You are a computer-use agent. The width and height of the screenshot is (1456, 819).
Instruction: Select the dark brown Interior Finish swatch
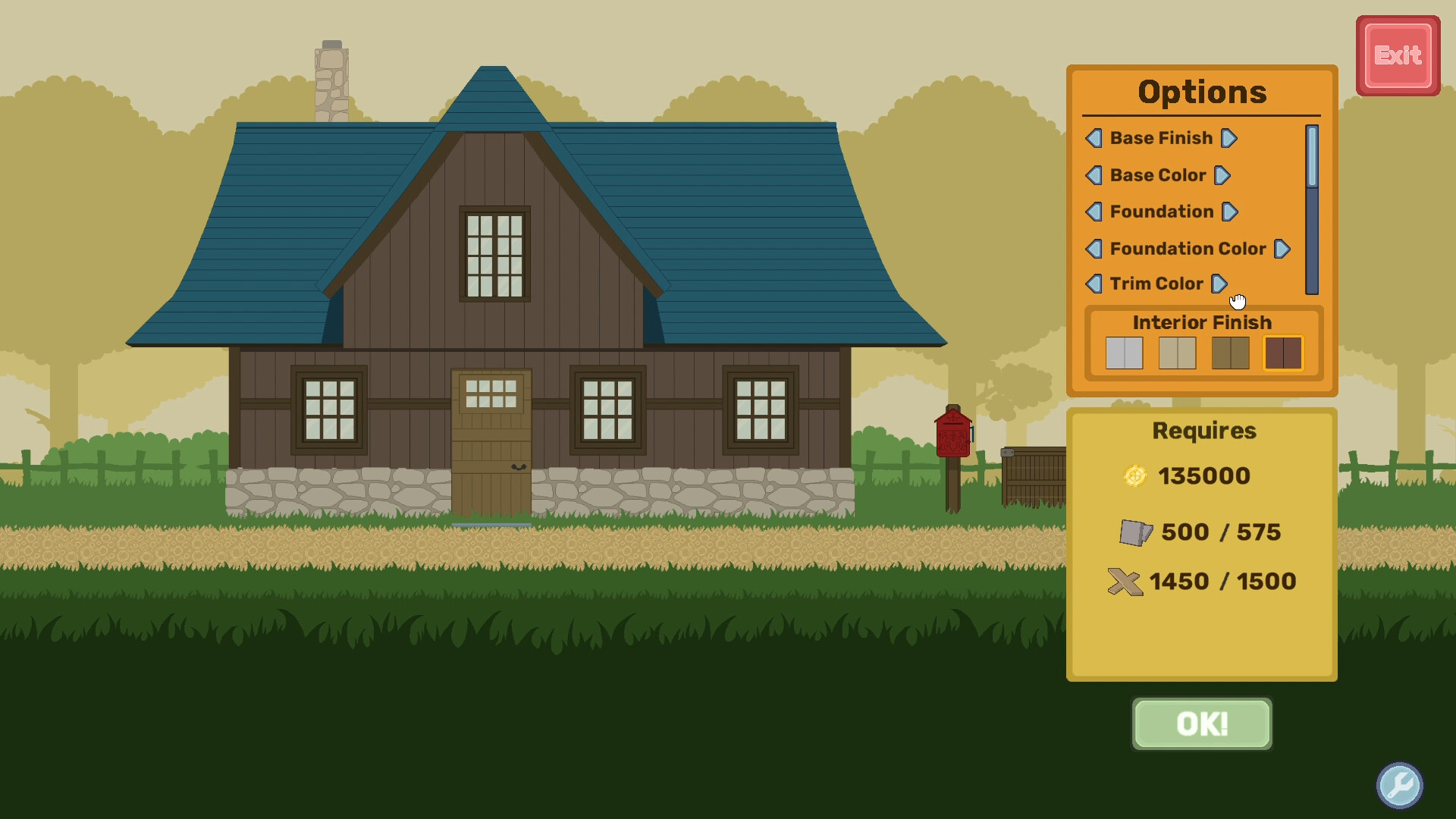pyautogui.click(x=1283, y=353)
